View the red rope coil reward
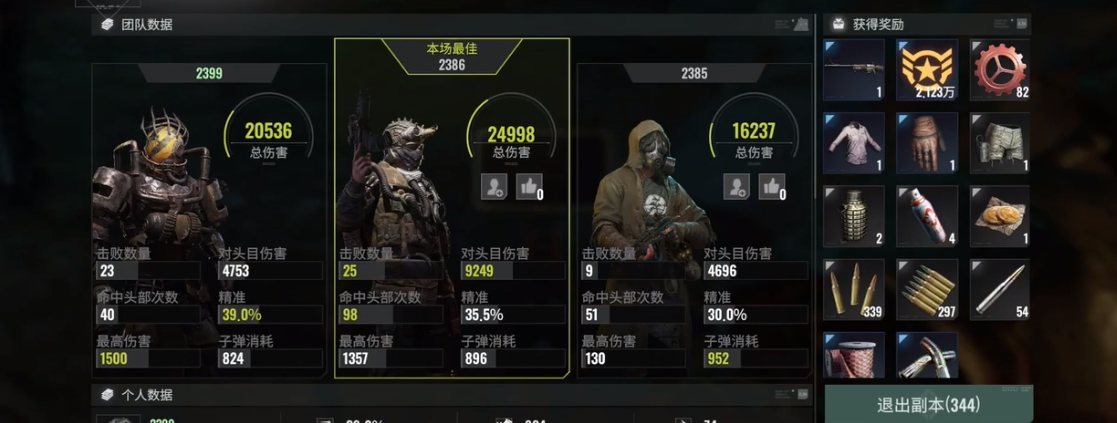The height and width of the screenshot is (423, 1117). (x=854, y=356)
